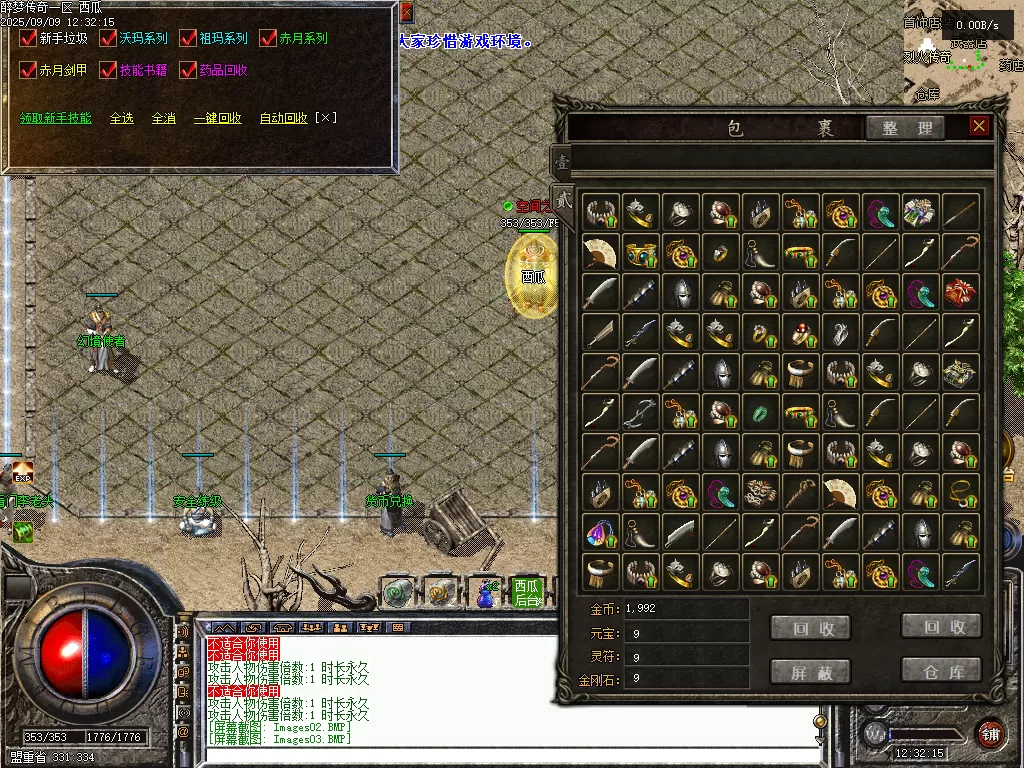Enable 自动回收 auto recycle

[x=284, y=118]
